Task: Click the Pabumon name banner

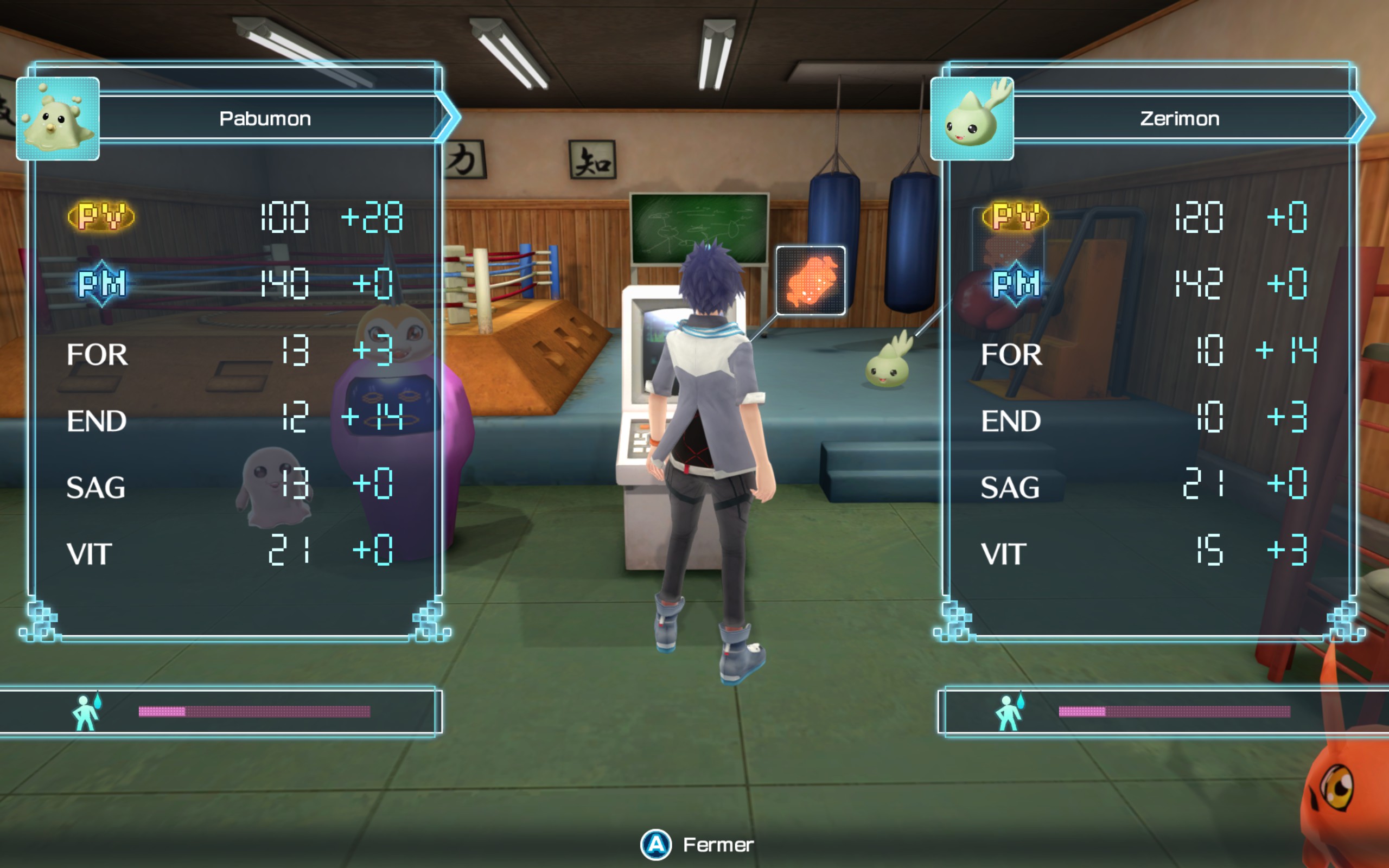Action: tap(265, 118)
